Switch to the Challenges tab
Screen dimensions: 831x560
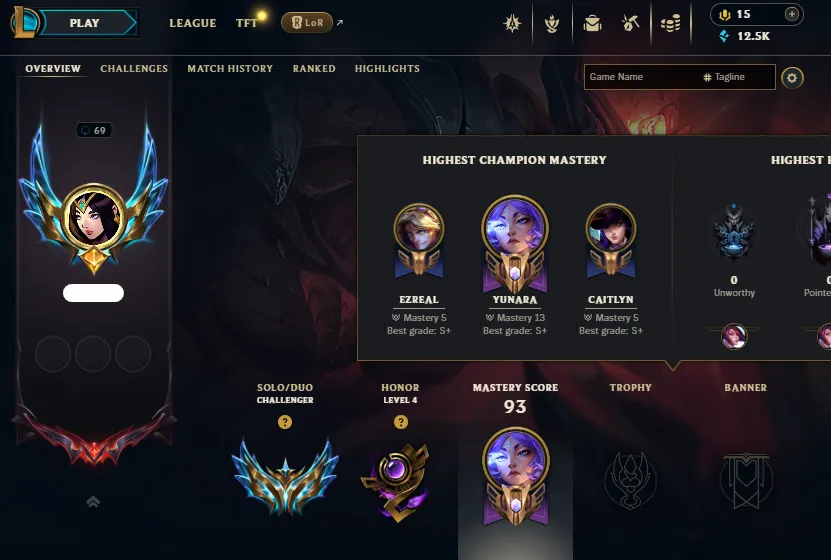(134, 69)
